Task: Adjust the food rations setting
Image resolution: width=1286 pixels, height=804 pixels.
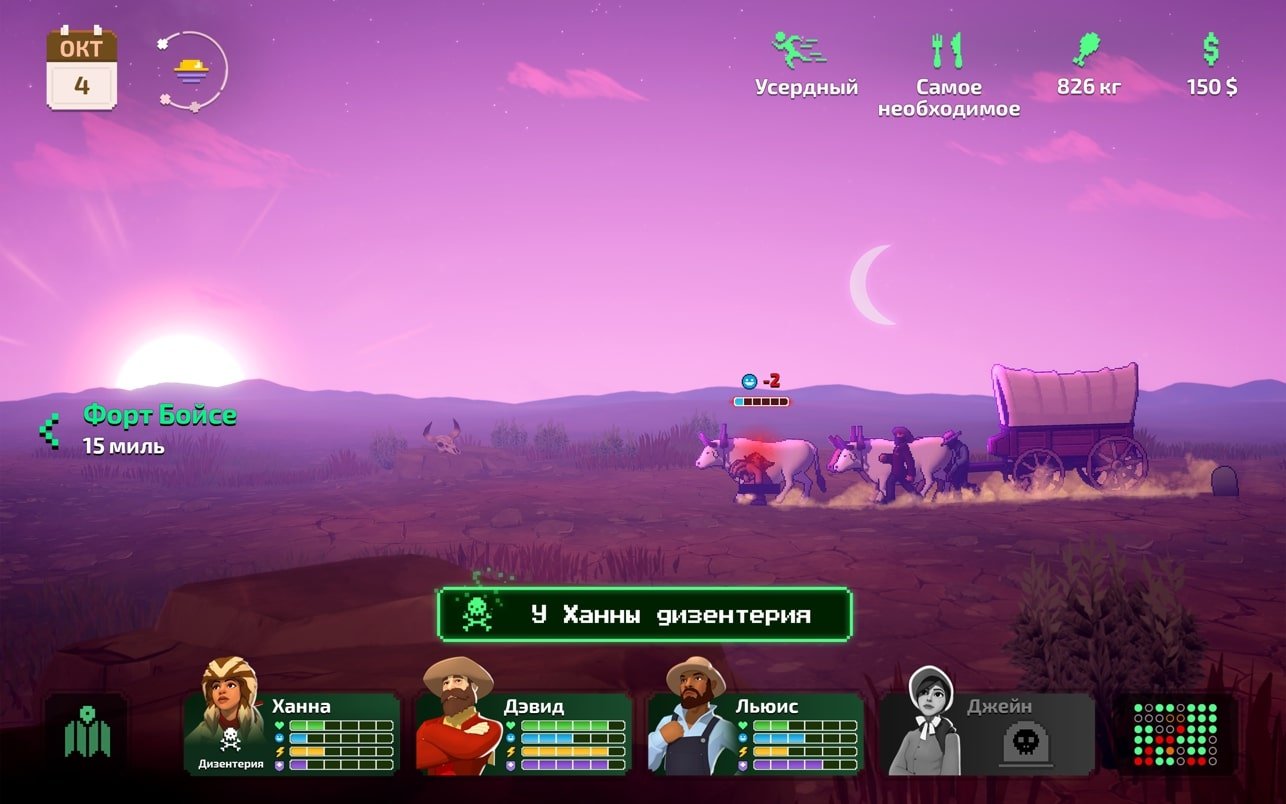Action: [948, 74]
